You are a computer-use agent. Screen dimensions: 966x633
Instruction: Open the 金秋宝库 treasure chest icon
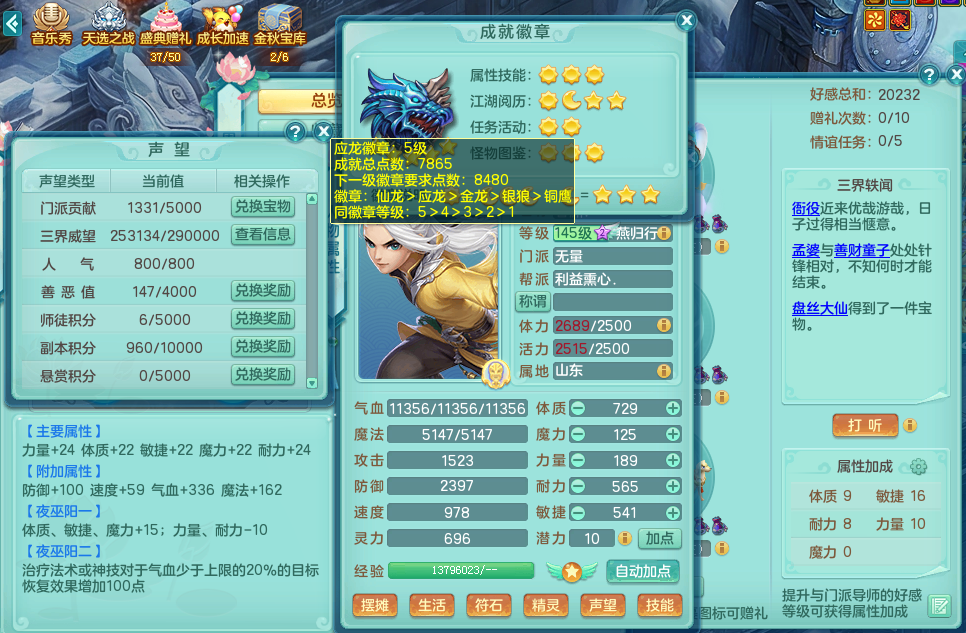[280, 24]
